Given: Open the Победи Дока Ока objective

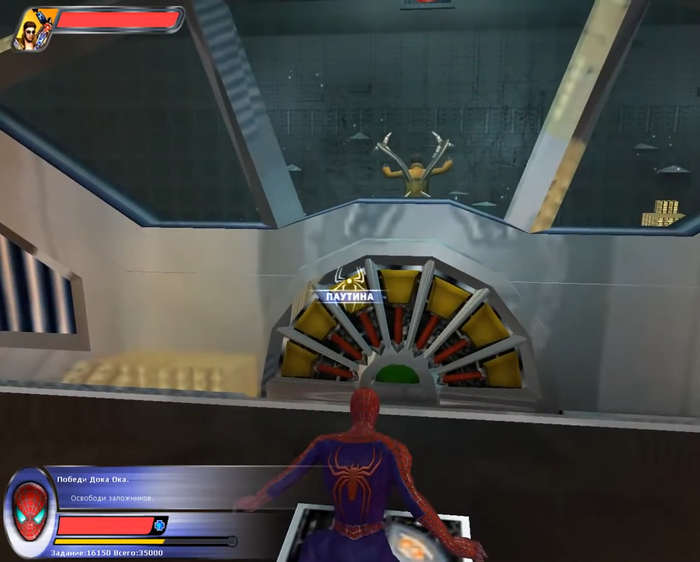Looking at the screenshot, I should click(91, 481).
